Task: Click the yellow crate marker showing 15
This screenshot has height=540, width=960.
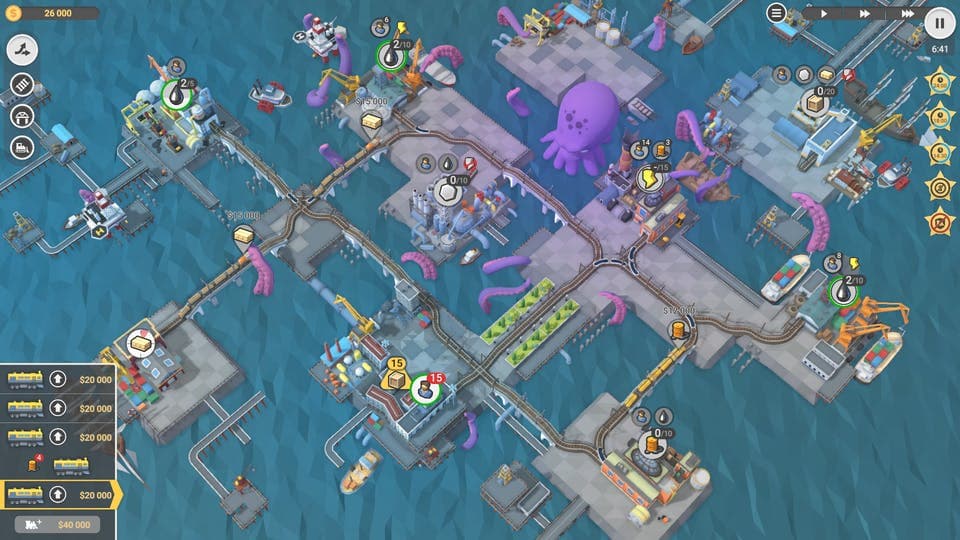Action: pyautogui.click(x=396, y=379)
